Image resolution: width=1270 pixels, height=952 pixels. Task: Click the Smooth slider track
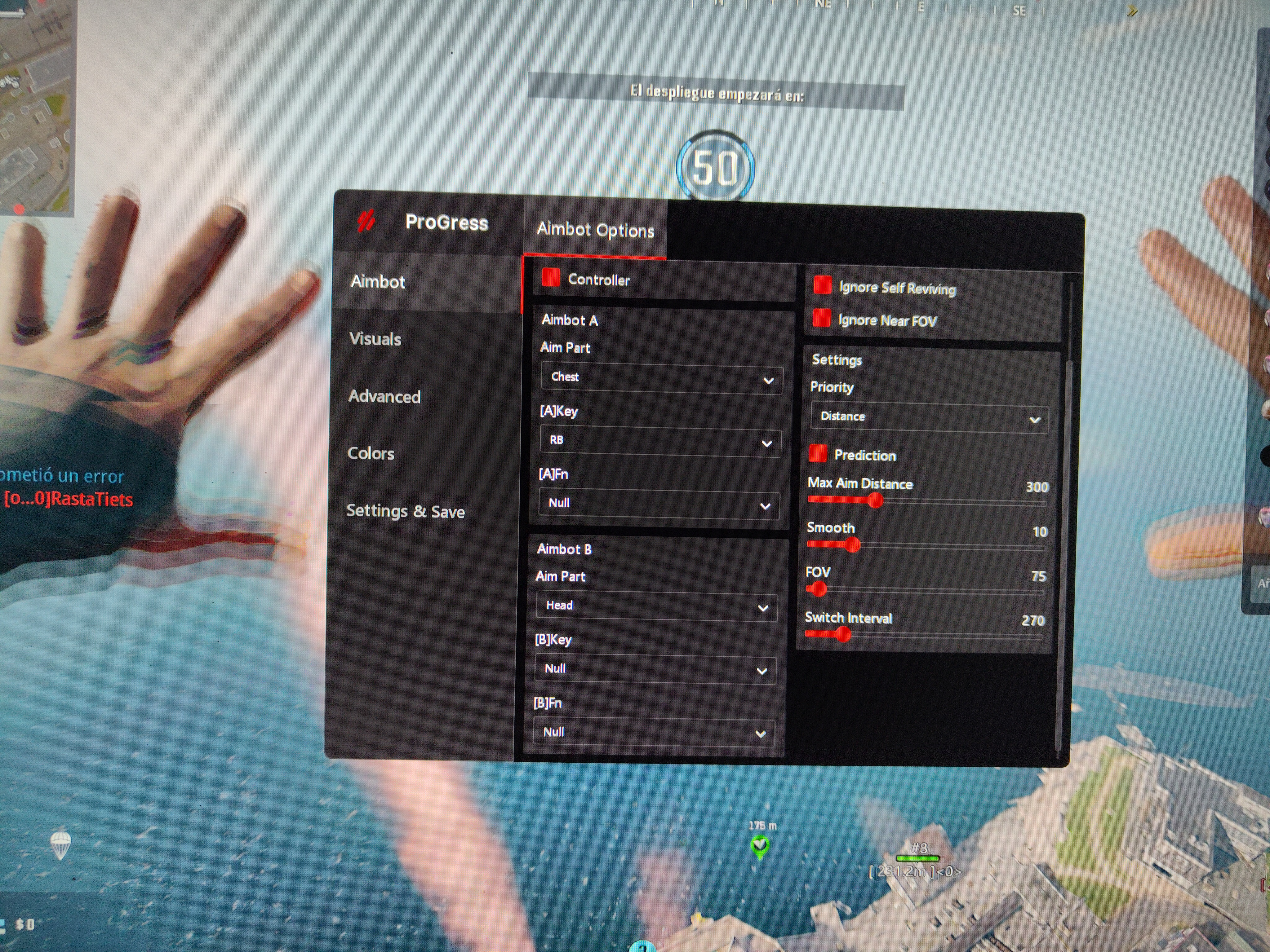click(x=925, y=546)
